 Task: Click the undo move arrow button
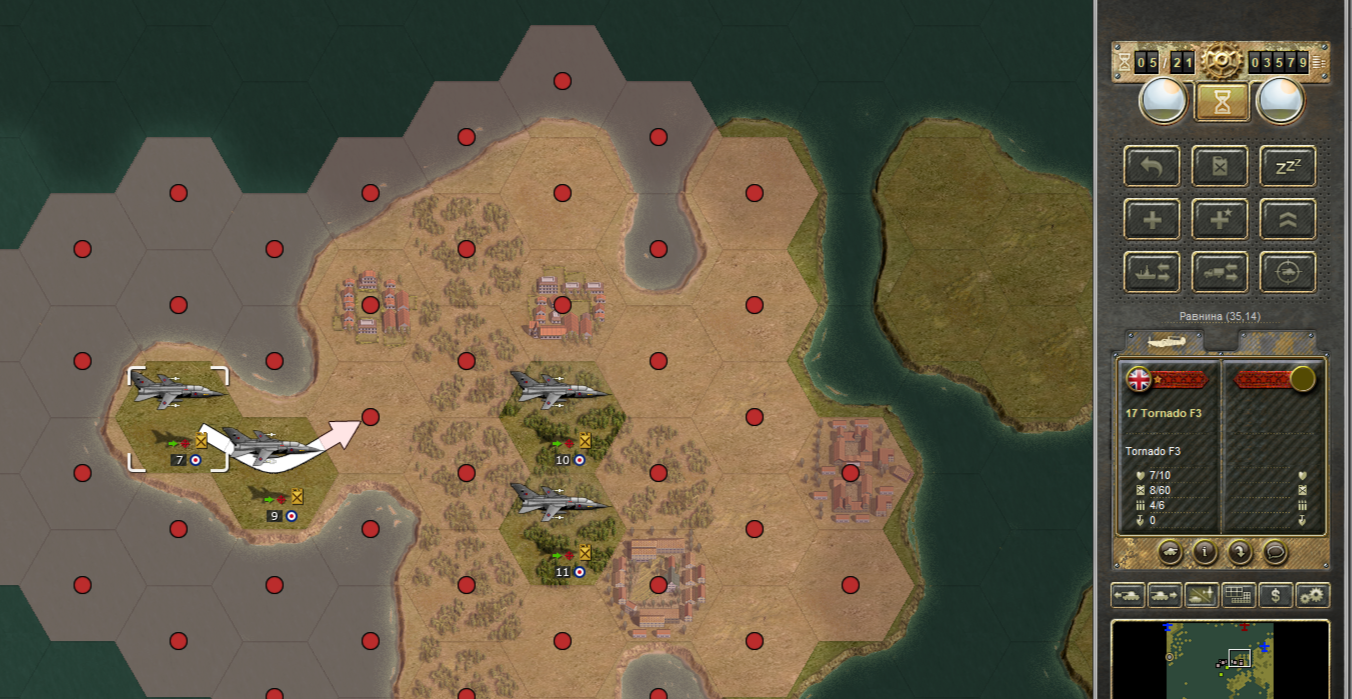(x=1153, y=166)
